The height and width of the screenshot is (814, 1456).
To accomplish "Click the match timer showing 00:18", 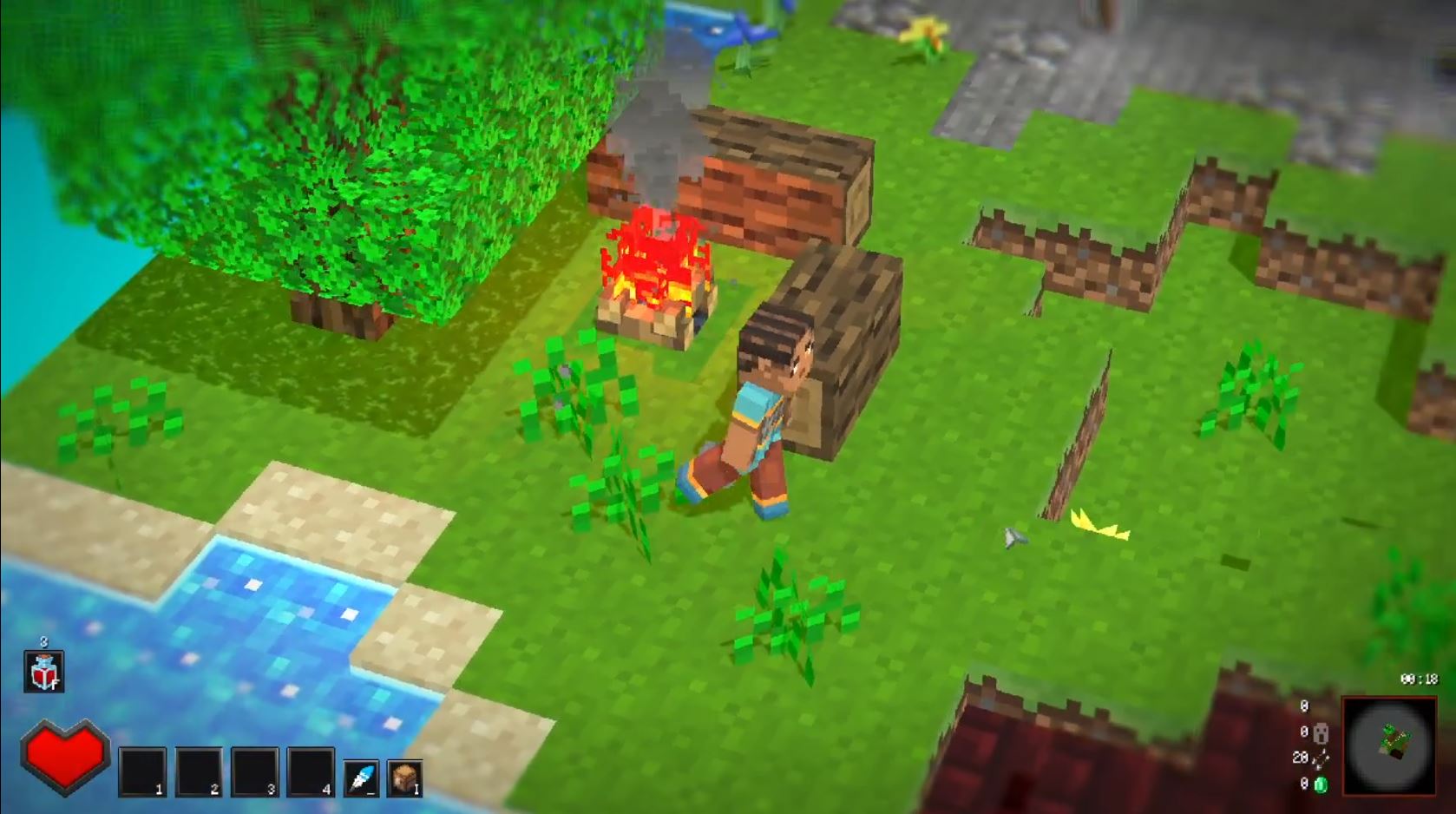I will point(1418,680).
